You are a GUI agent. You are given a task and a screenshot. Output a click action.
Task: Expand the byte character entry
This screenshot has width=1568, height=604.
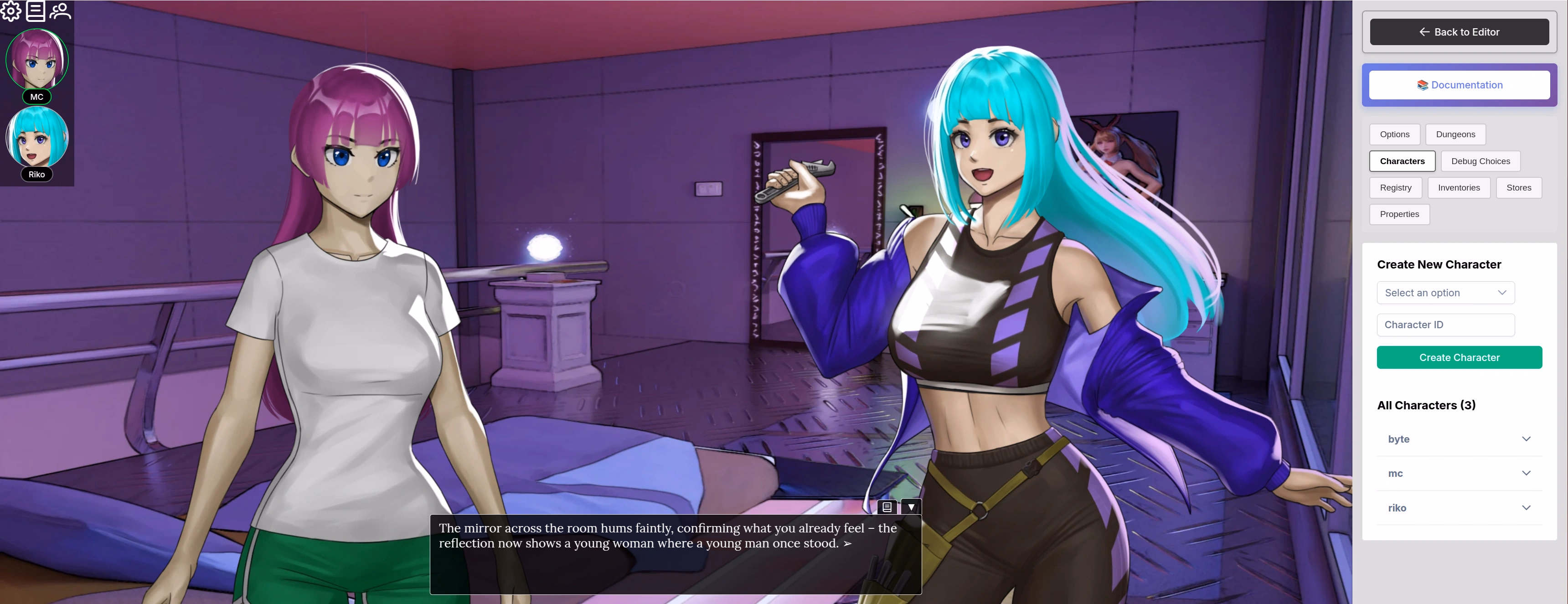pyautogui.click(x=1459, y=439)
